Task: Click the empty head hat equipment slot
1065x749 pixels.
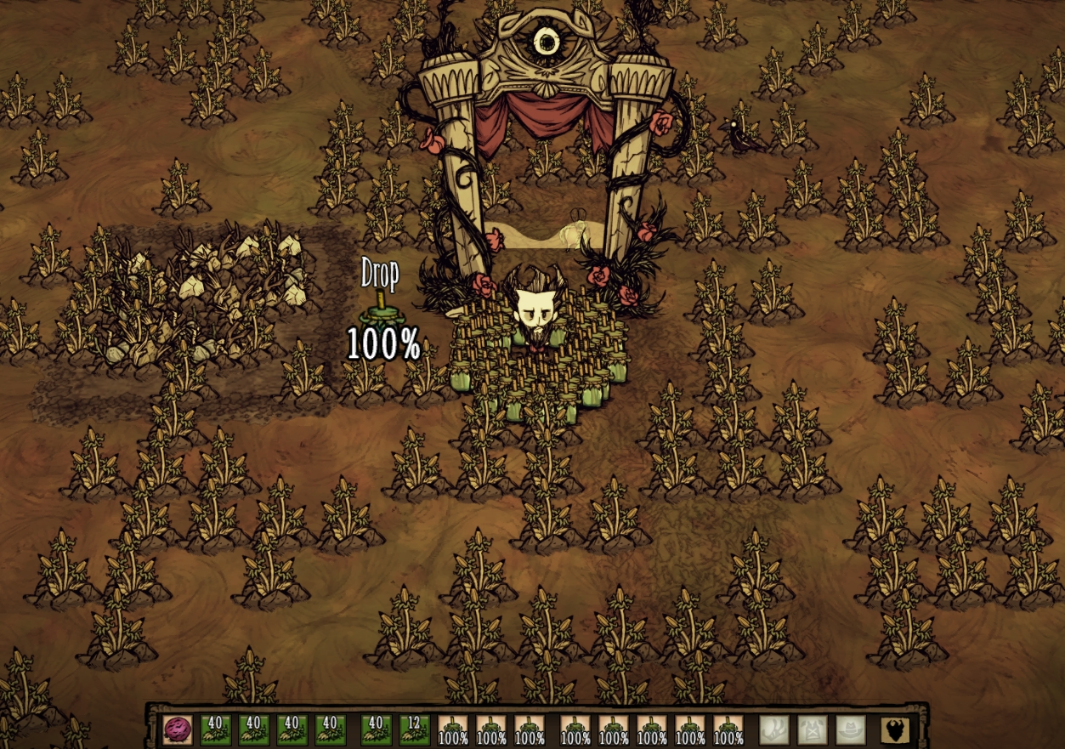Action: [849, 729]
